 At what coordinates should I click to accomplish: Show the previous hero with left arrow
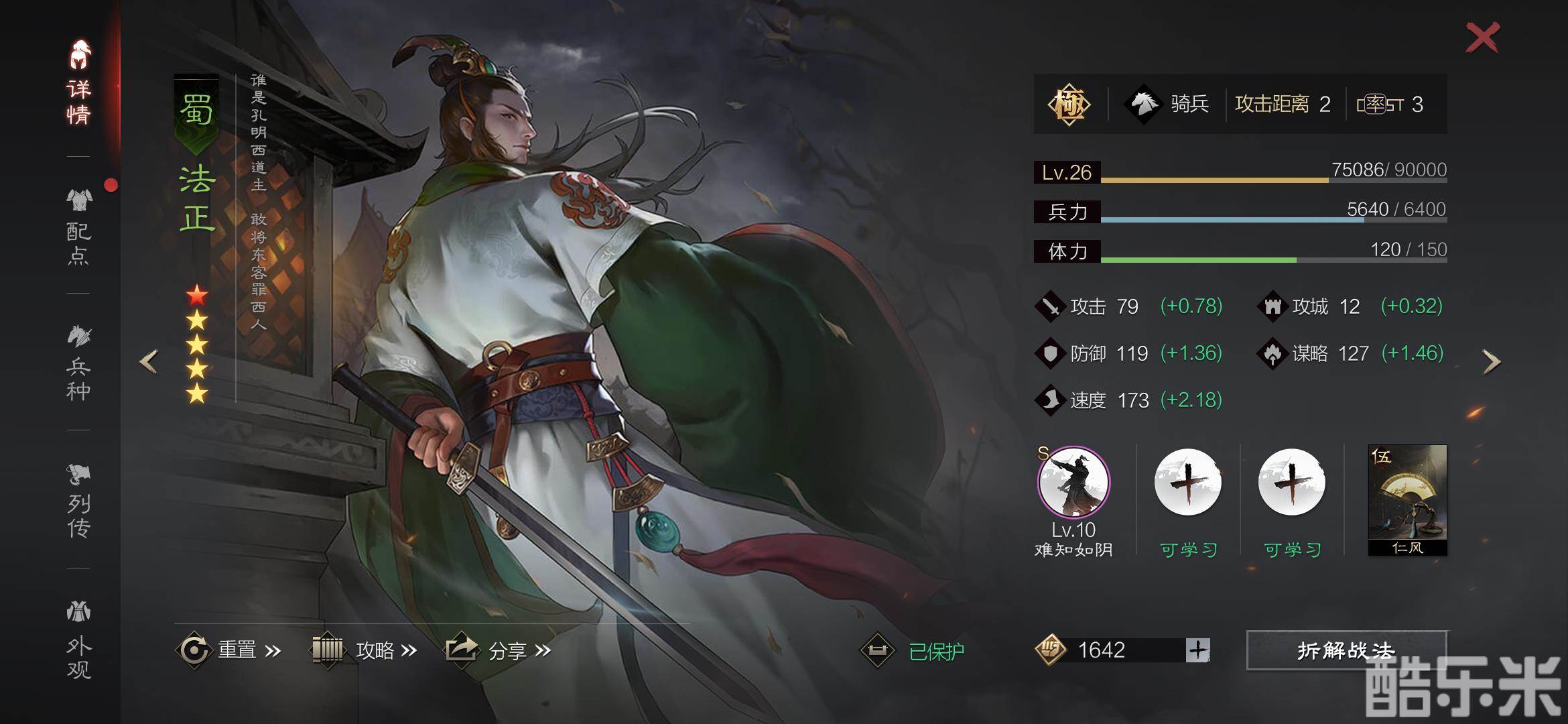point(149,362)
